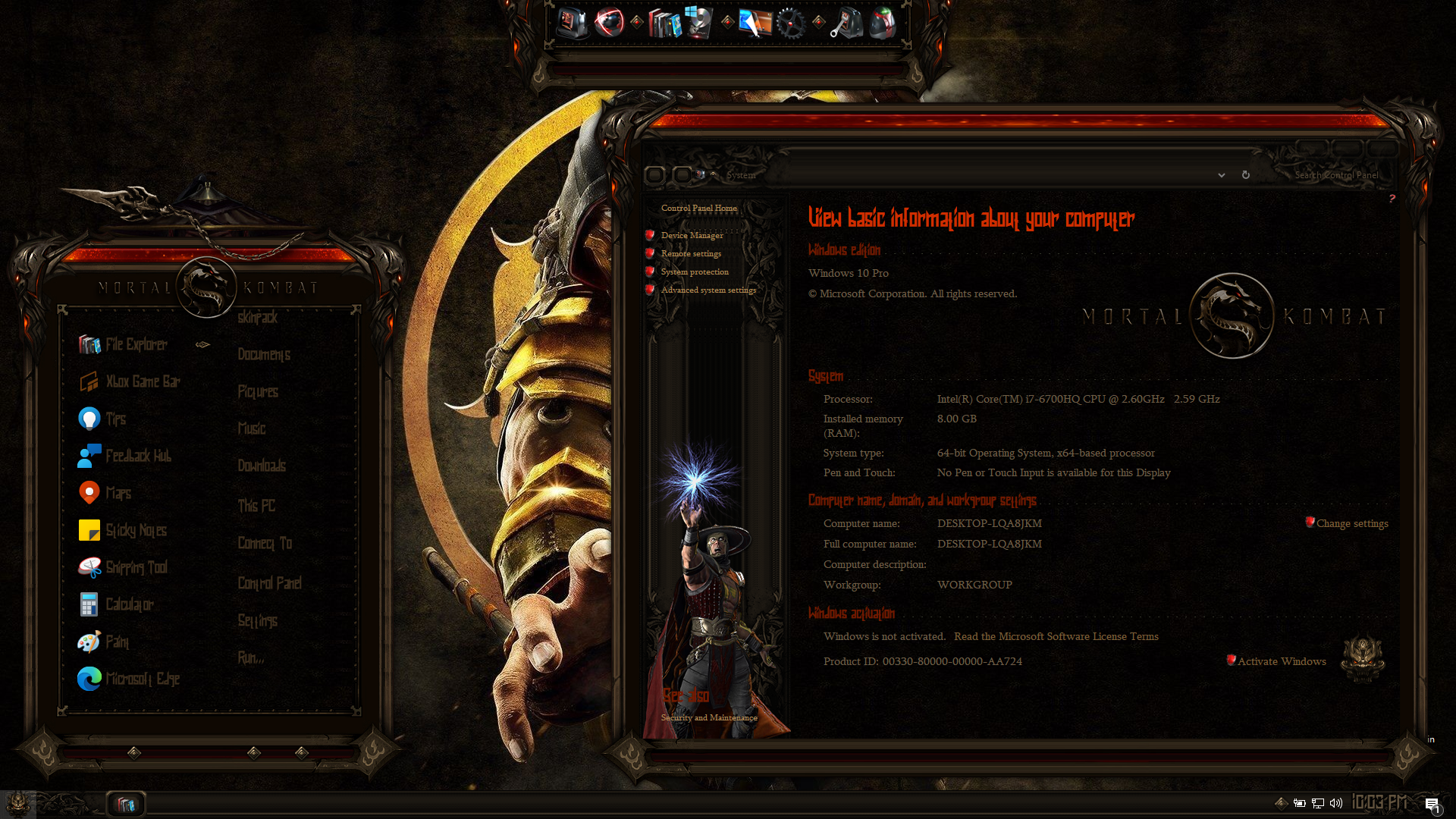Click the red globe dock icon

[x=609, y=23]
